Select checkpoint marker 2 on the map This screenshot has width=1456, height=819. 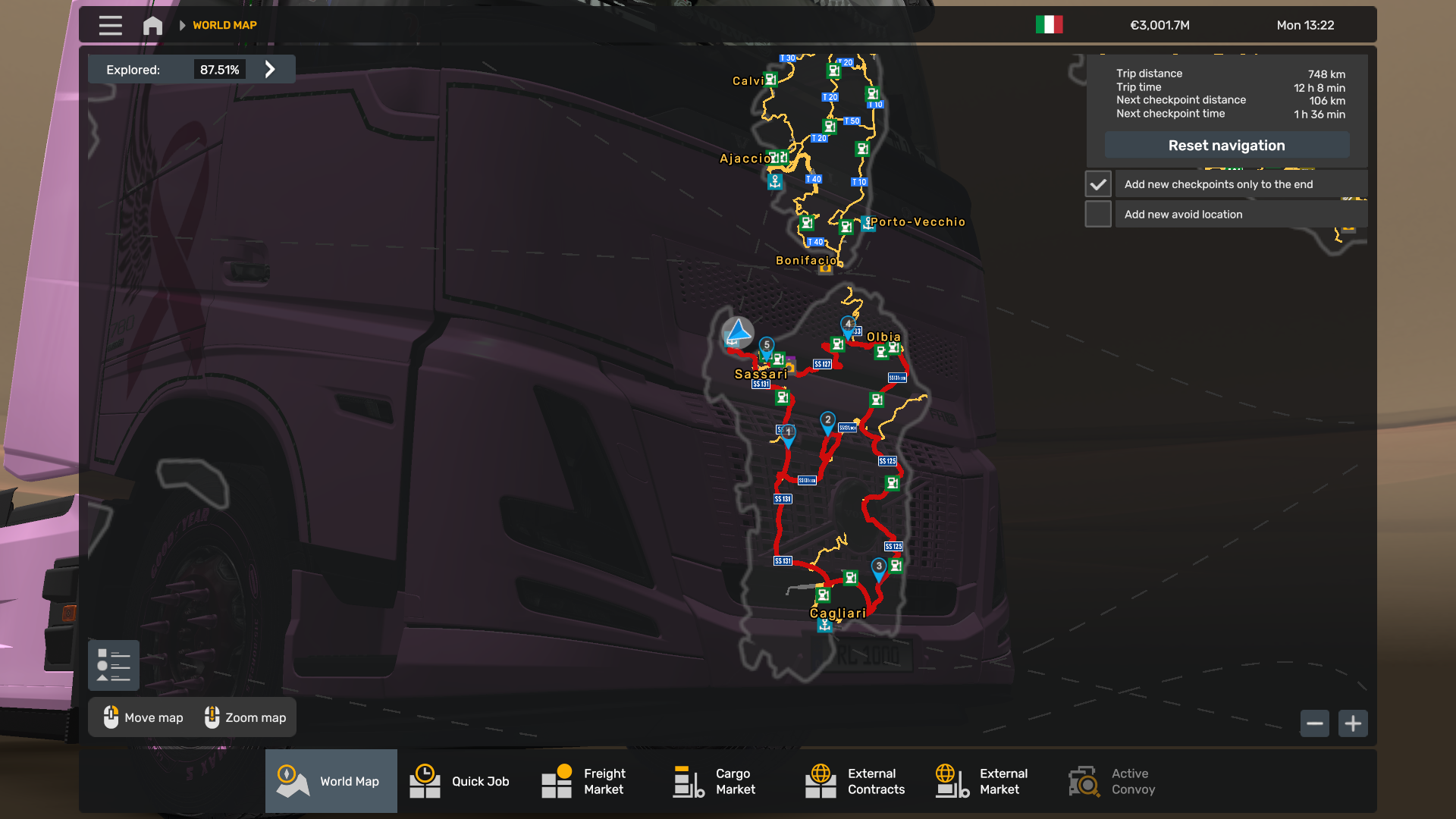tap(827, 422)
